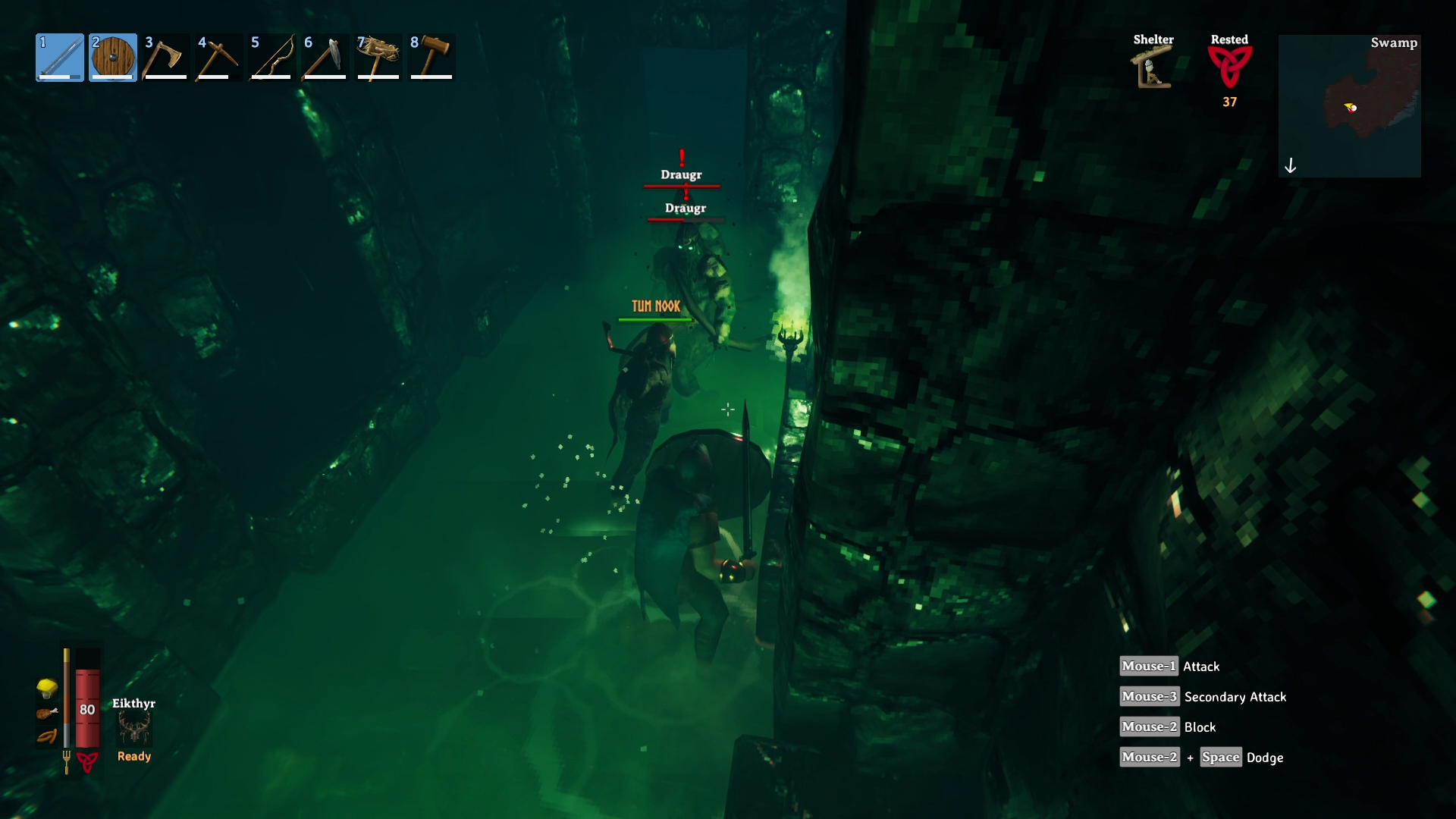Viewport: 1456px width, 819px height.
Task: Select the sword in hotbar slot 1
Action: [x=60, y=58]
